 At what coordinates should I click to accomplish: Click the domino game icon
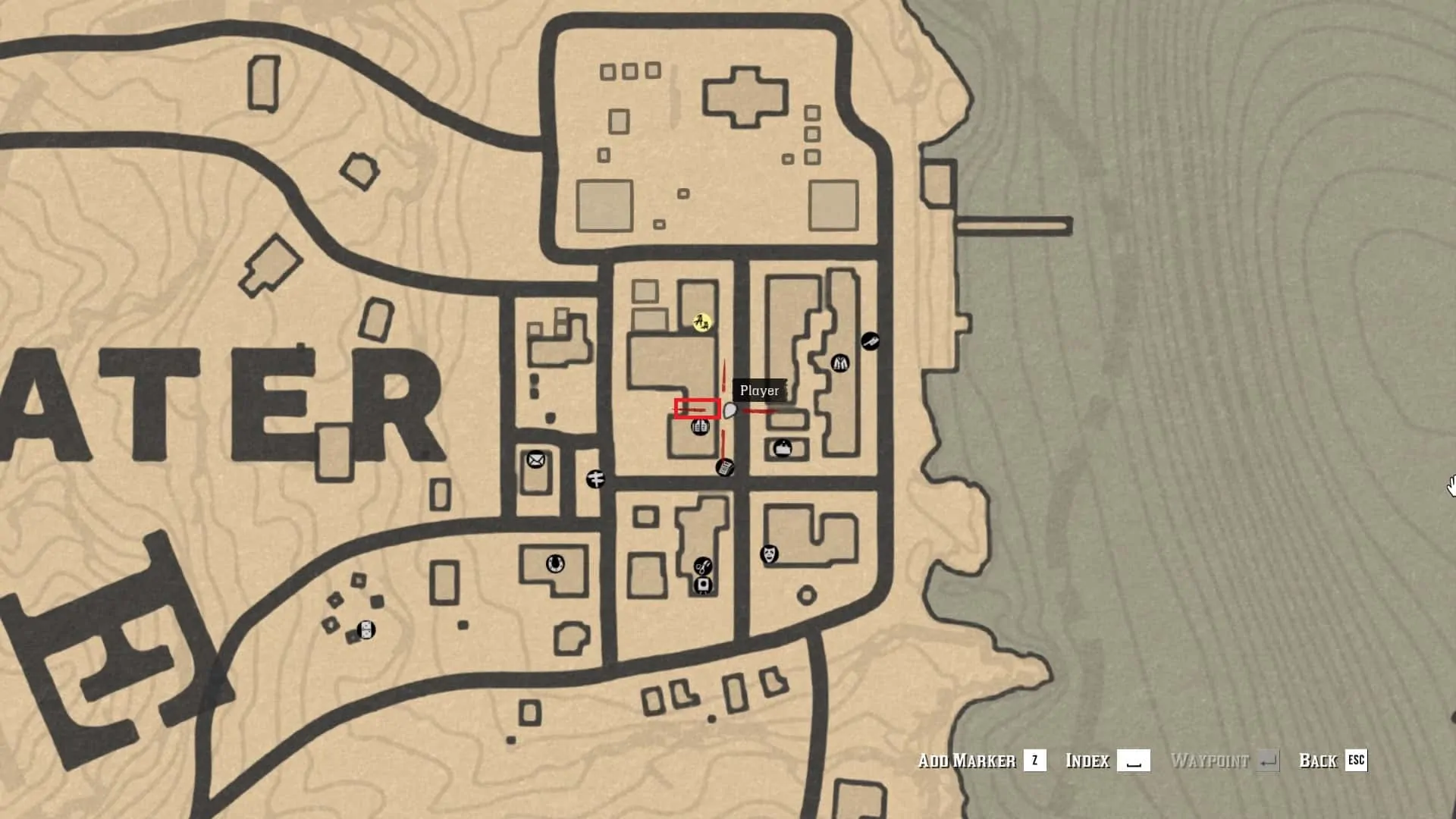click(x=366, y=629)
